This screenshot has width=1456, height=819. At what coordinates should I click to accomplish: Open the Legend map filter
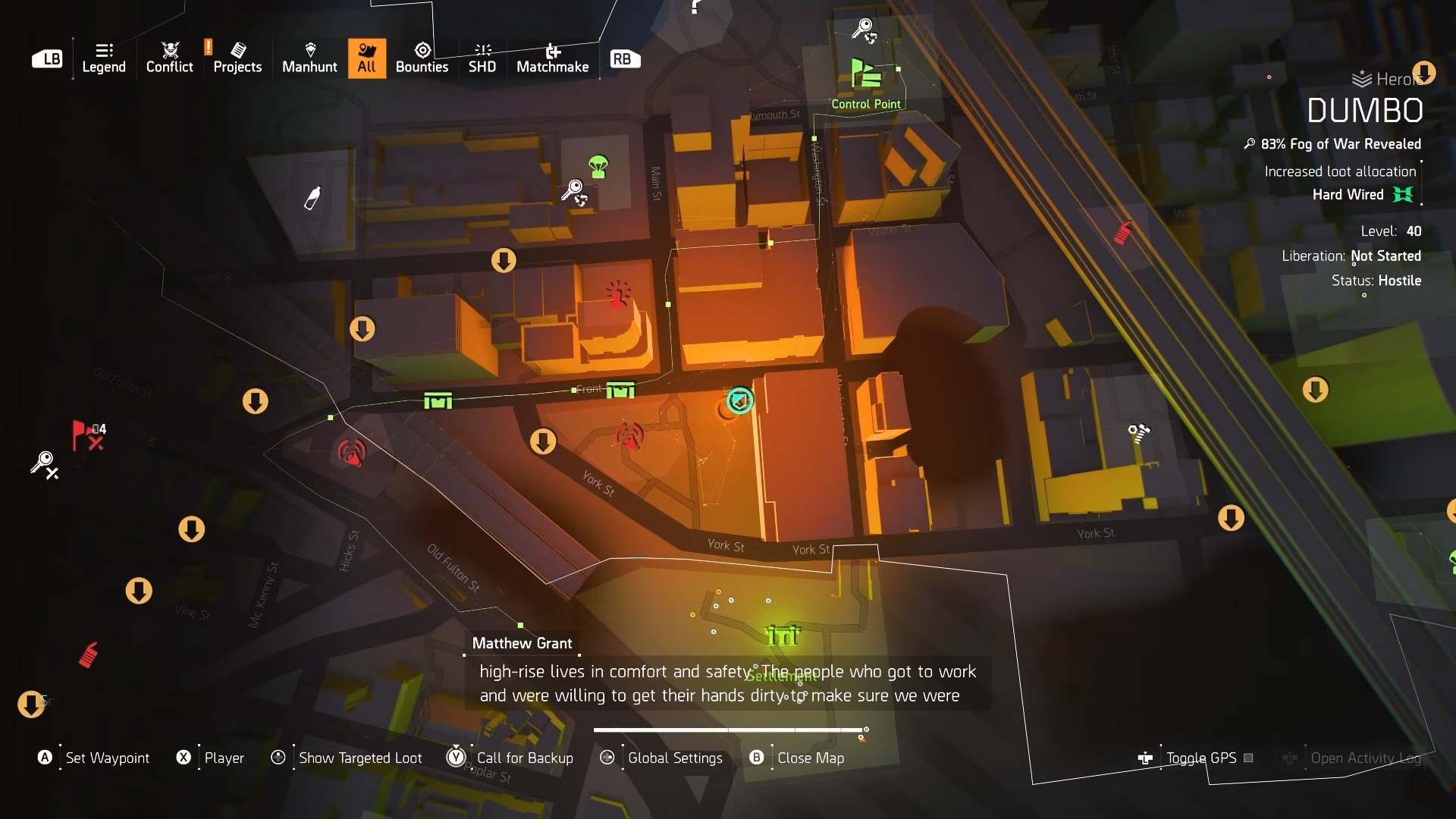coord(104,58)
